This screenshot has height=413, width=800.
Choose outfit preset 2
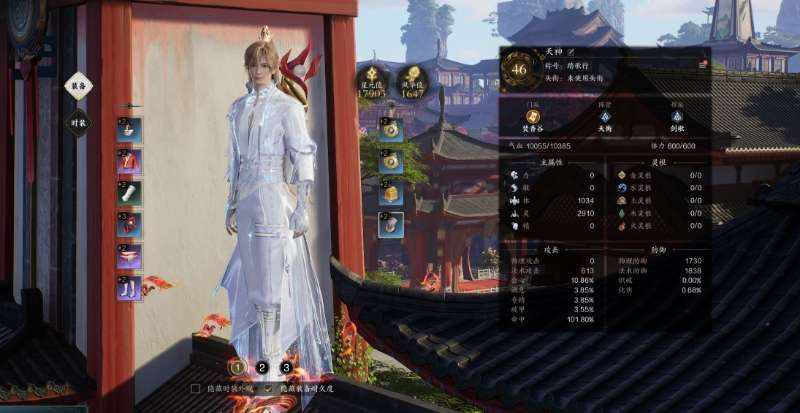[x=262, y=367]
